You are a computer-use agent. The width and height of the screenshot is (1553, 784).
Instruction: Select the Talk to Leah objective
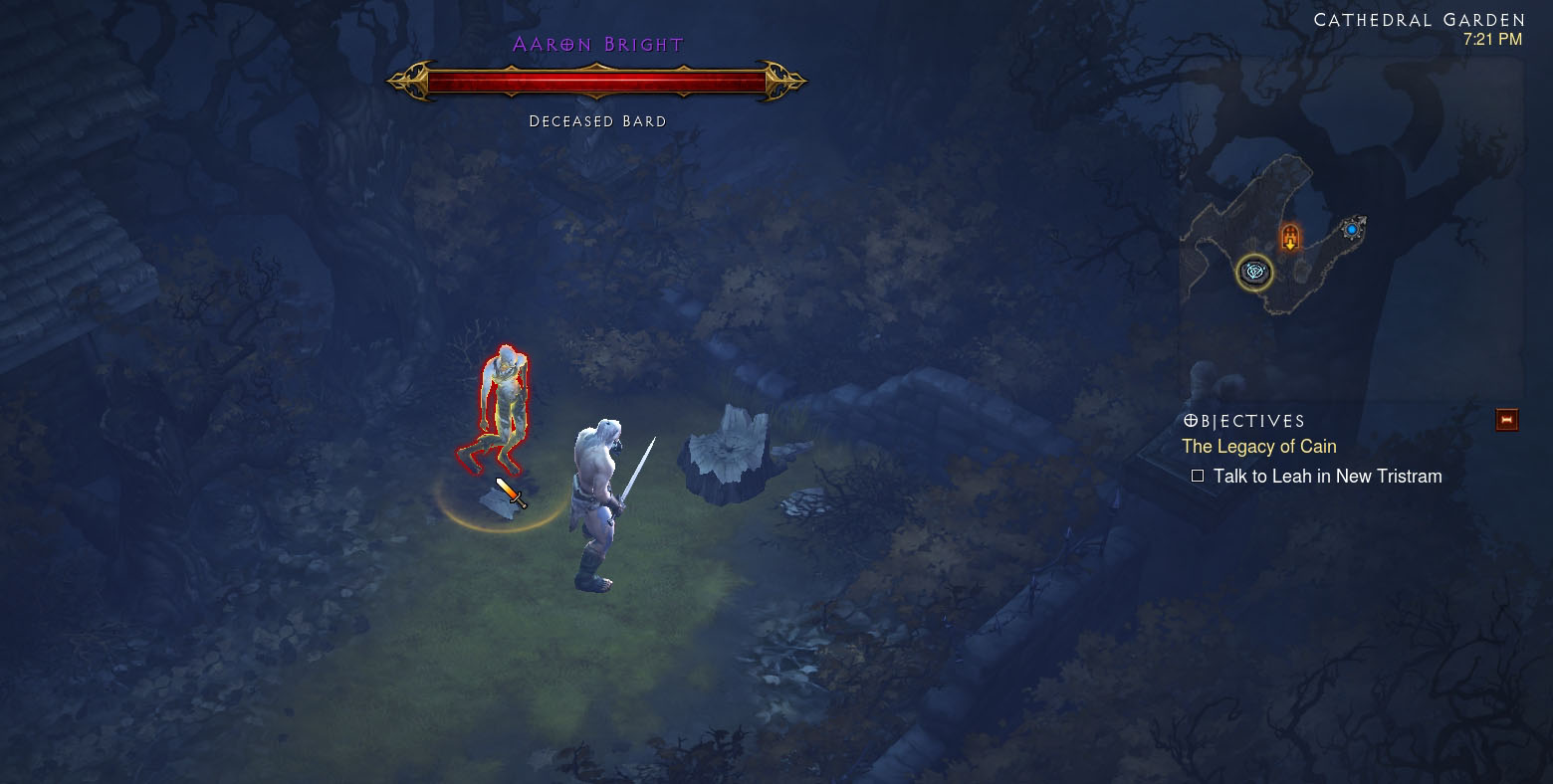coord(1326,477)
